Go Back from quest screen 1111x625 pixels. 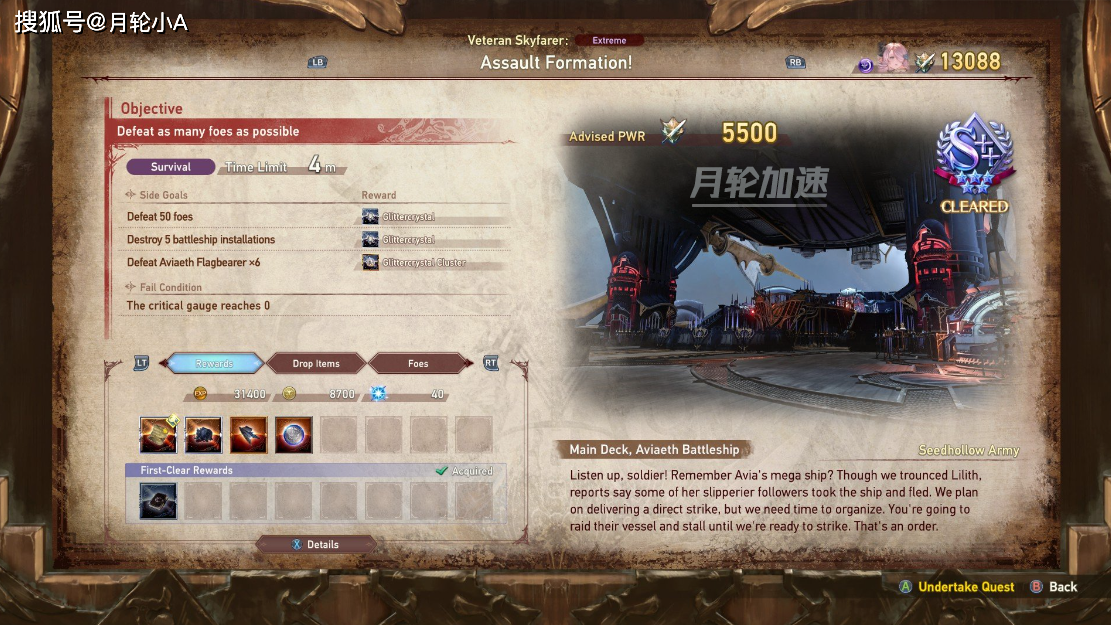pyautogui.click(x=1062, y=587)
